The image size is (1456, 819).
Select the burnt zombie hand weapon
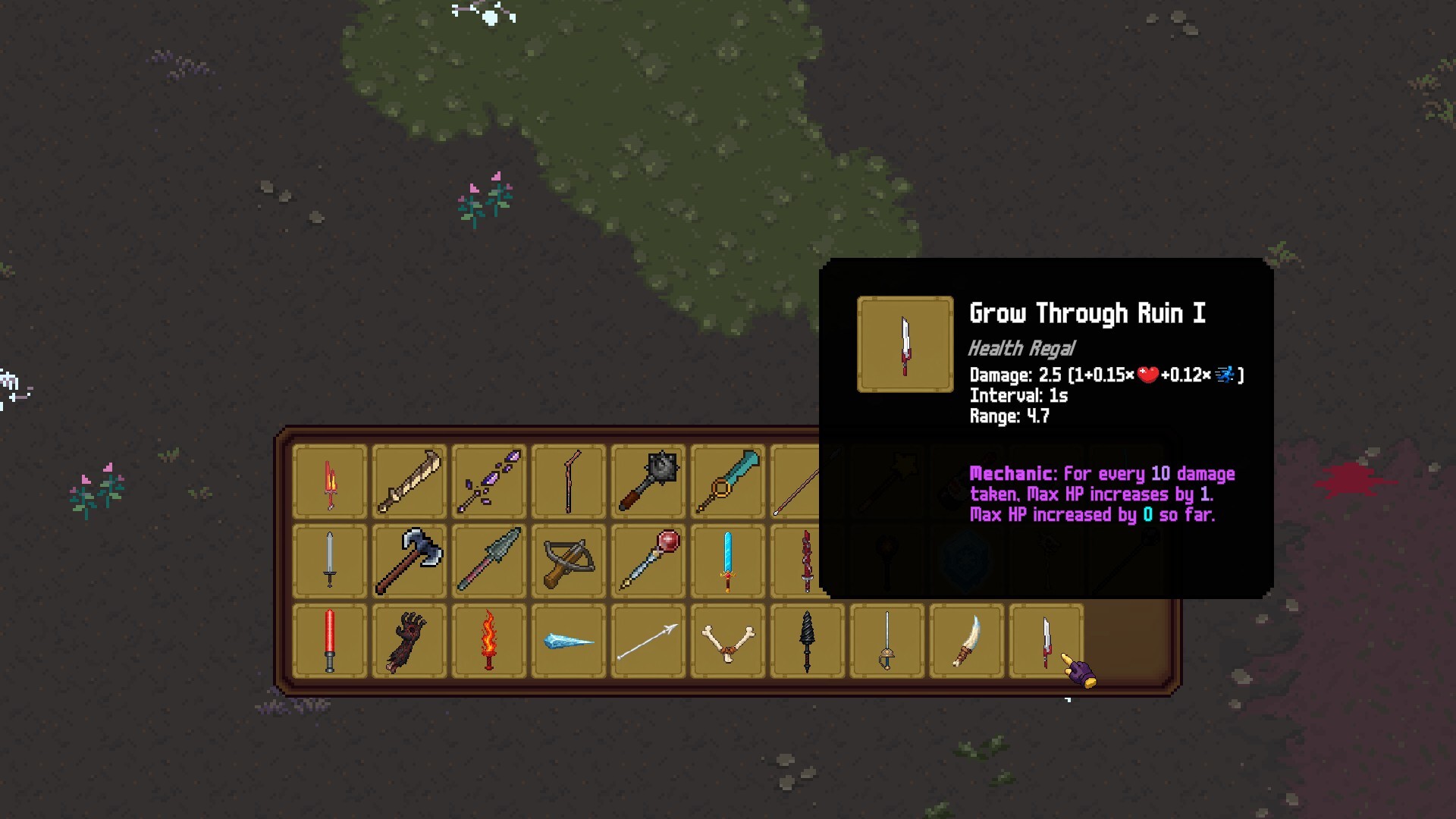[409, 641]
